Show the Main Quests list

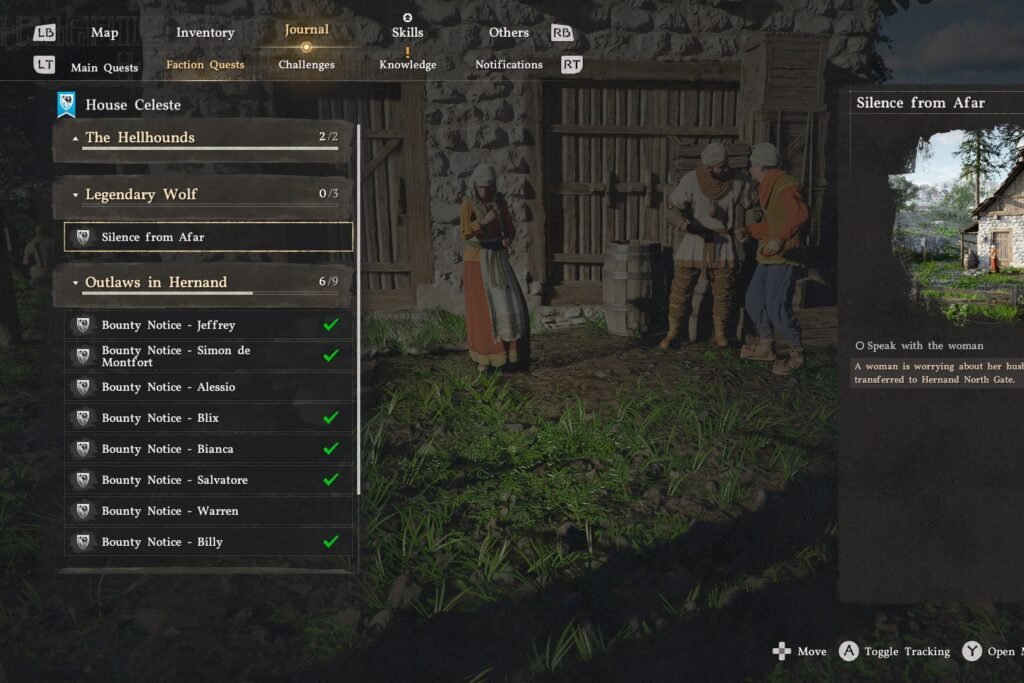(104, 68)
